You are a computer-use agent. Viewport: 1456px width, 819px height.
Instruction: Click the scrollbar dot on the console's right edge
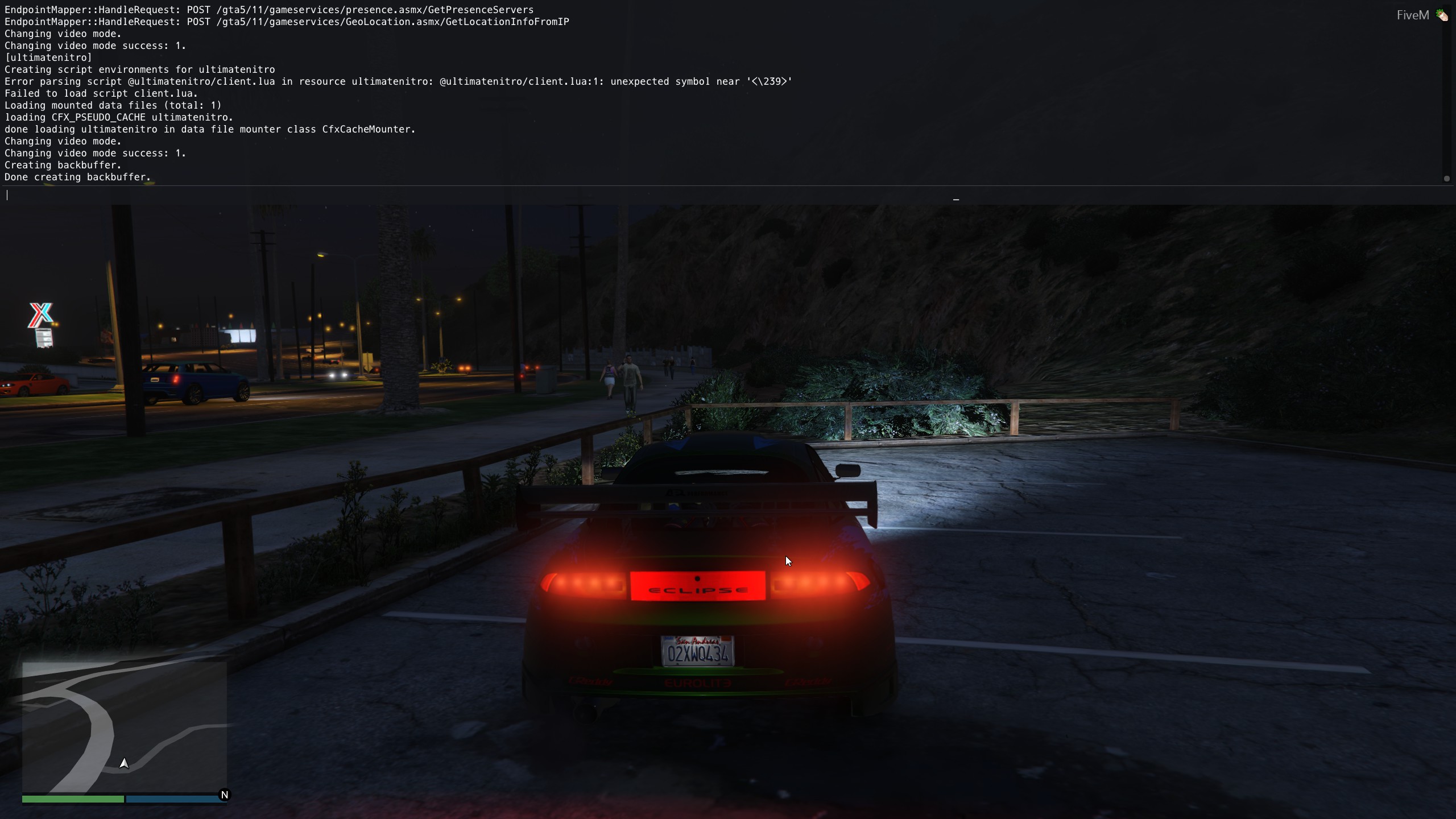[1446, 179]
